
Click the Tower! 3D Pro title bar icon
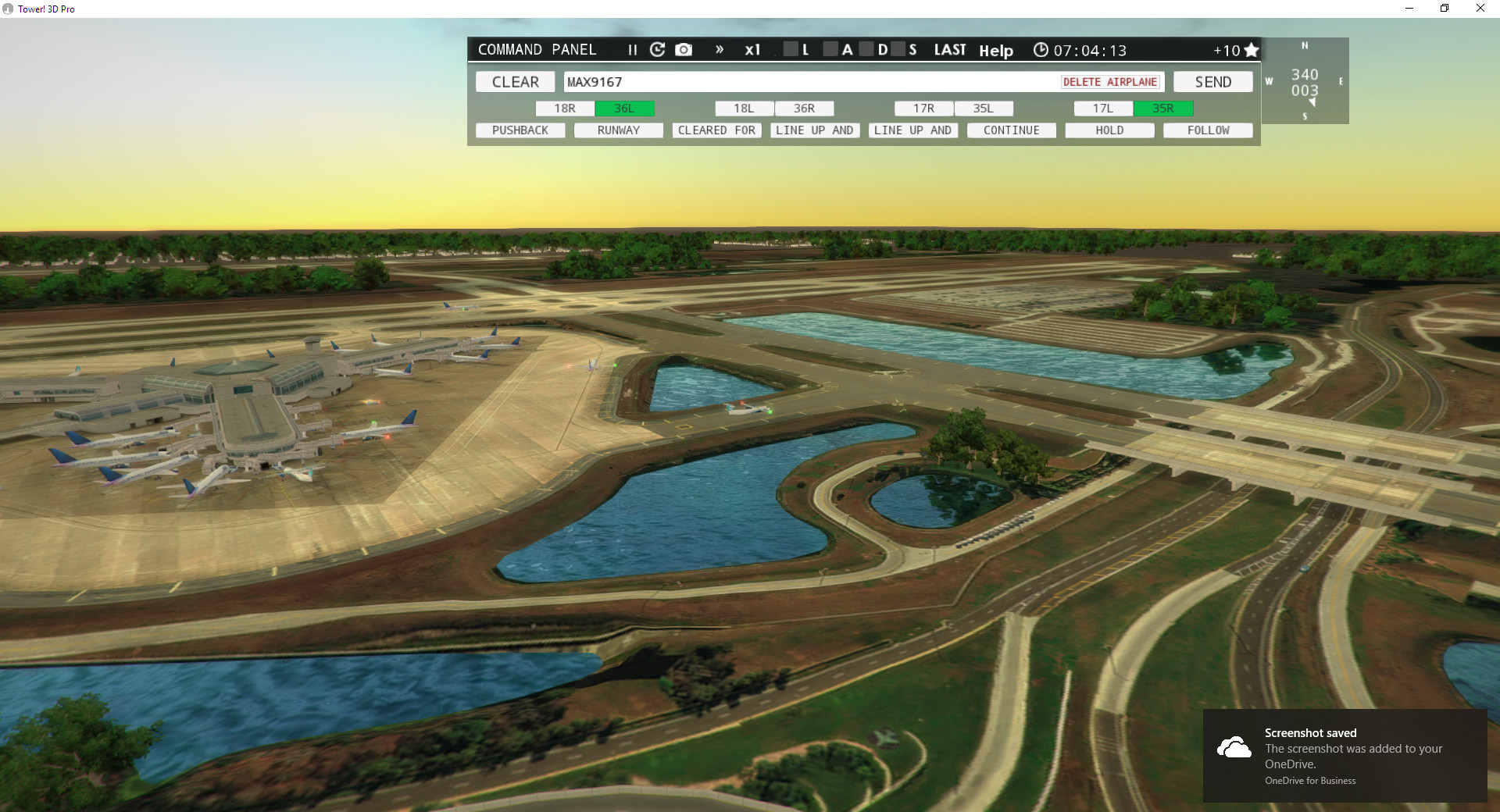(x=8, y=9)
